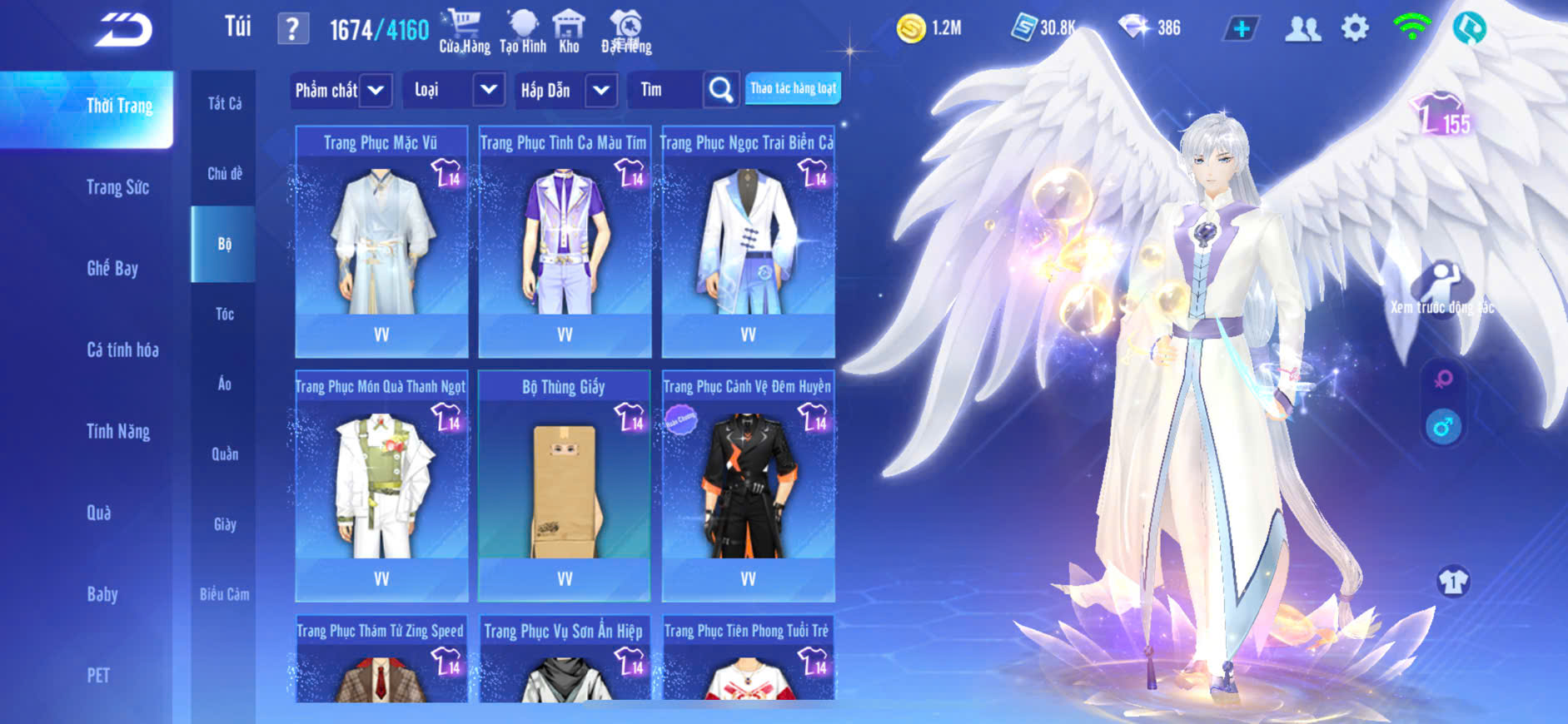Image resolution: width=1568 pixels, height=724 pixels.
Task: Switch to the Trang Sức tab
Action: (117, 187)
